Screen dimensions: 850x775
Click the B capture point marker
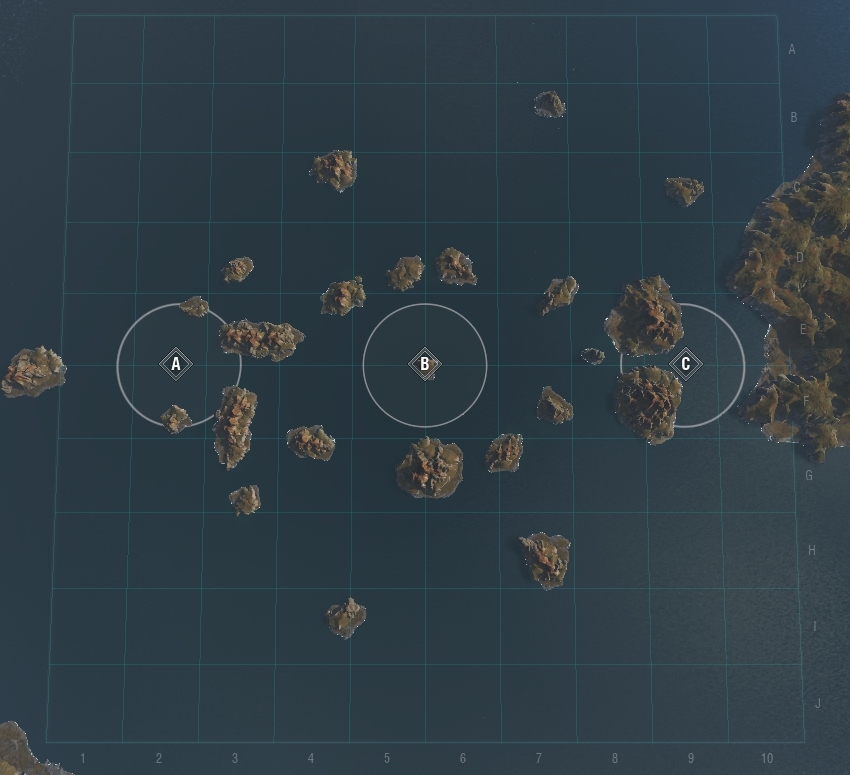click(424, 364)
